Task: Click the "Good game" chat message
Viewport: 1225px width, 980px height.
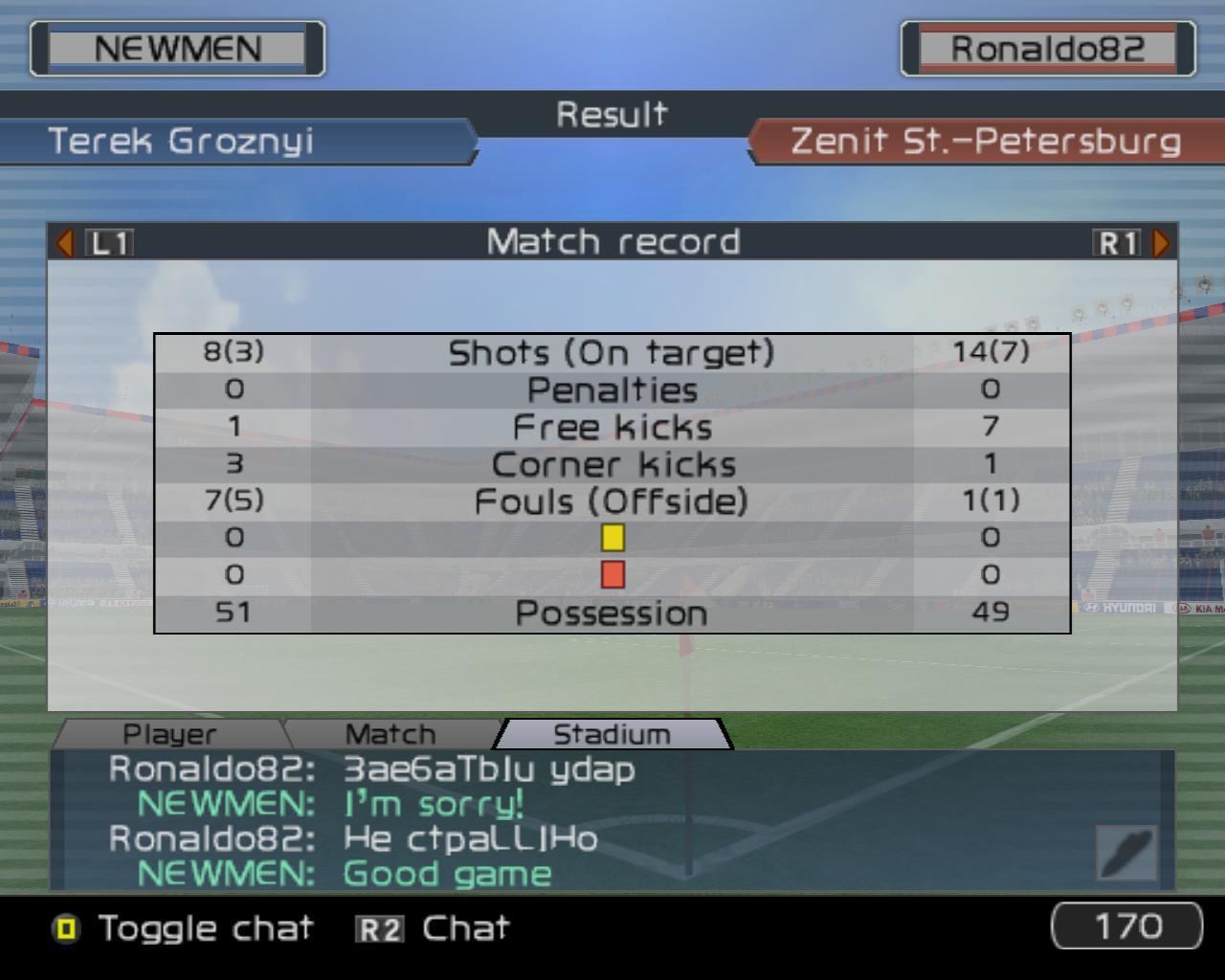Action: (447, 874)
